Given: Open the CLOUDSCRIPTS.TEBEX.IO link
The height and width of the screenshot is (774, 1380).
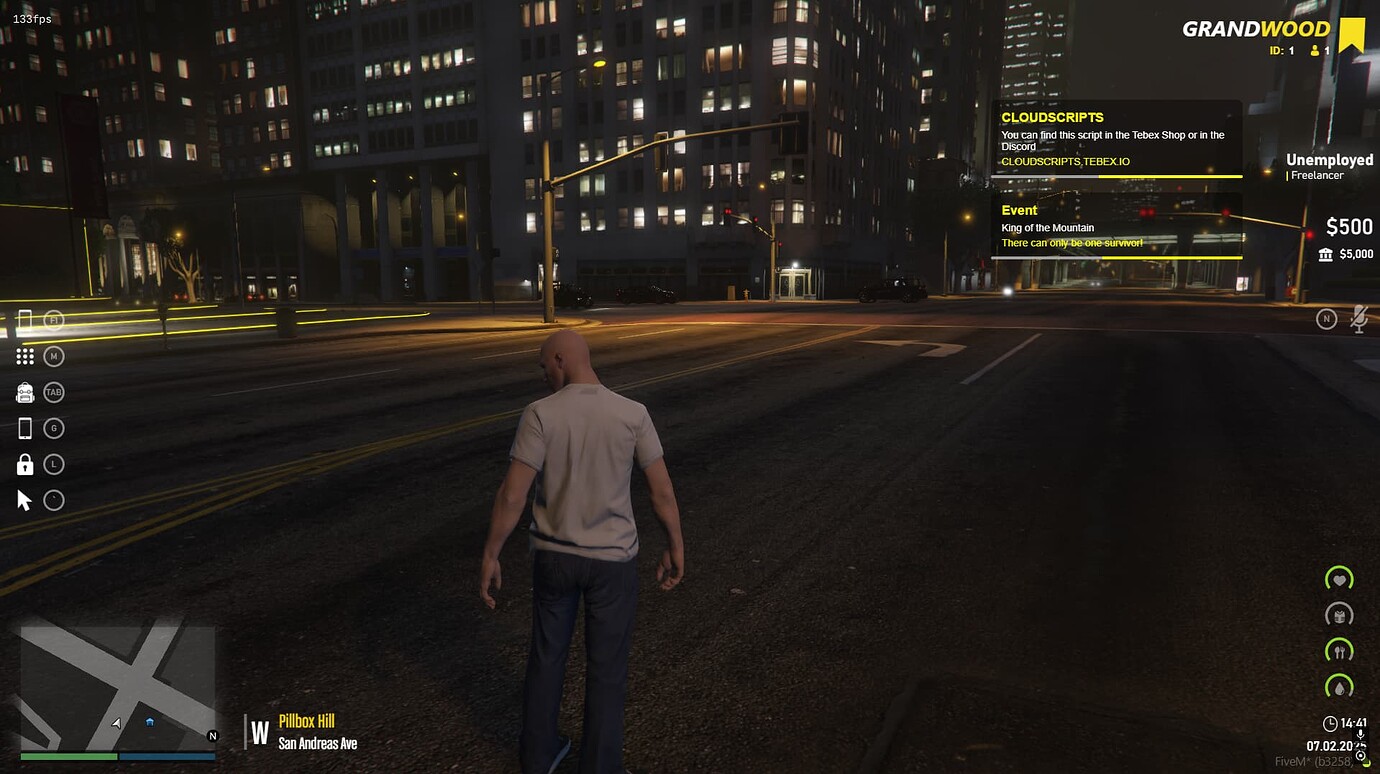Looking at the screenshot, I should pyautogui.click(x=1065, y=162).
